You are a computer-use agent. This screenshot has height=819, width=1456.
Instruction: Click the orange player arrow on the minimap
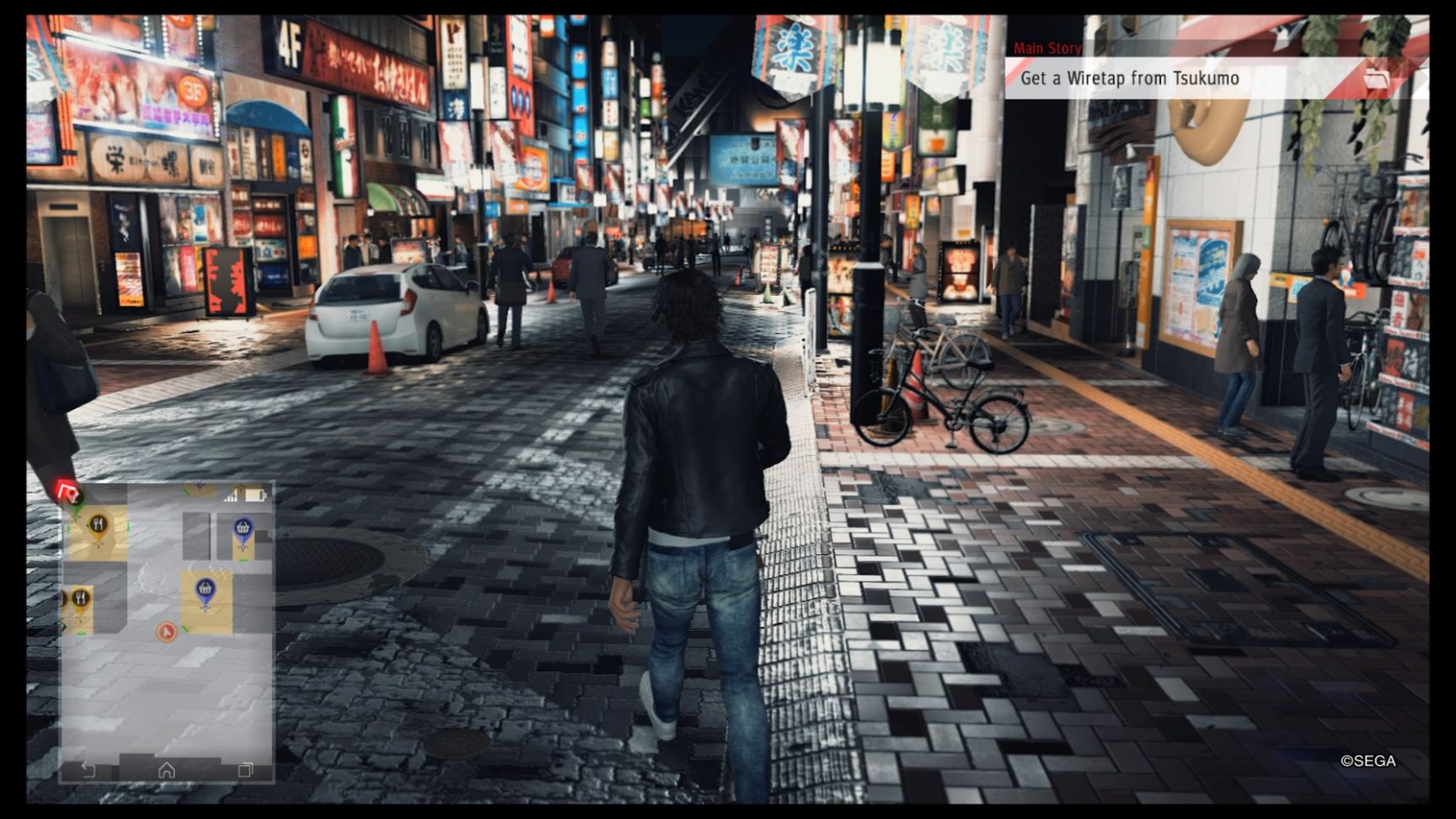pos(167,632)
